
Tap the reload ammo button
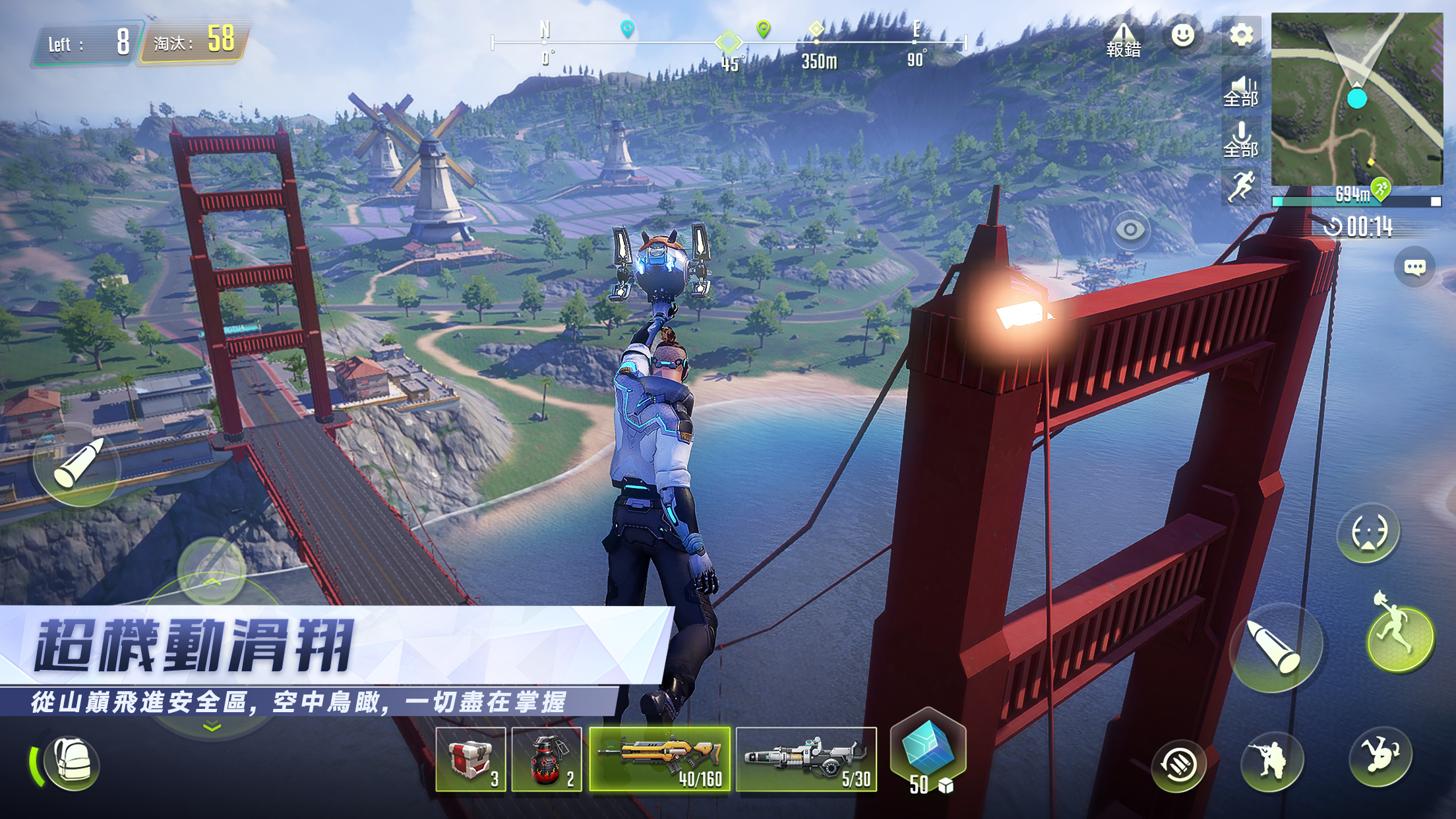point(1179,766)
